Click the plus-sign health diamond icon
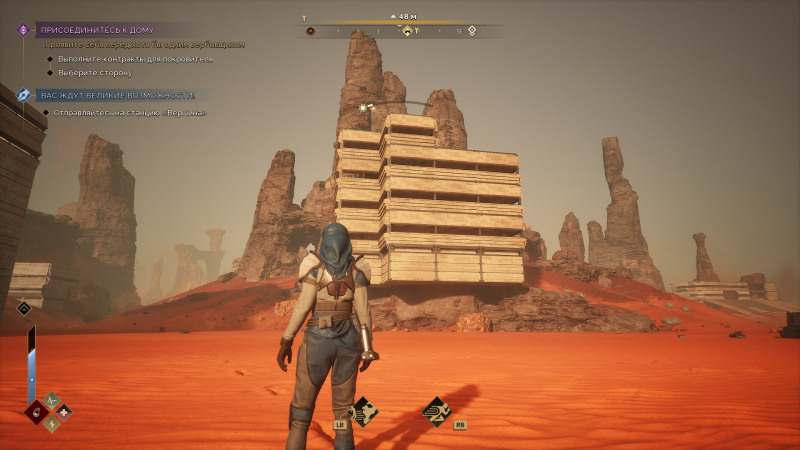Viewport: 800px width, 450px height. tap(64, 411)
